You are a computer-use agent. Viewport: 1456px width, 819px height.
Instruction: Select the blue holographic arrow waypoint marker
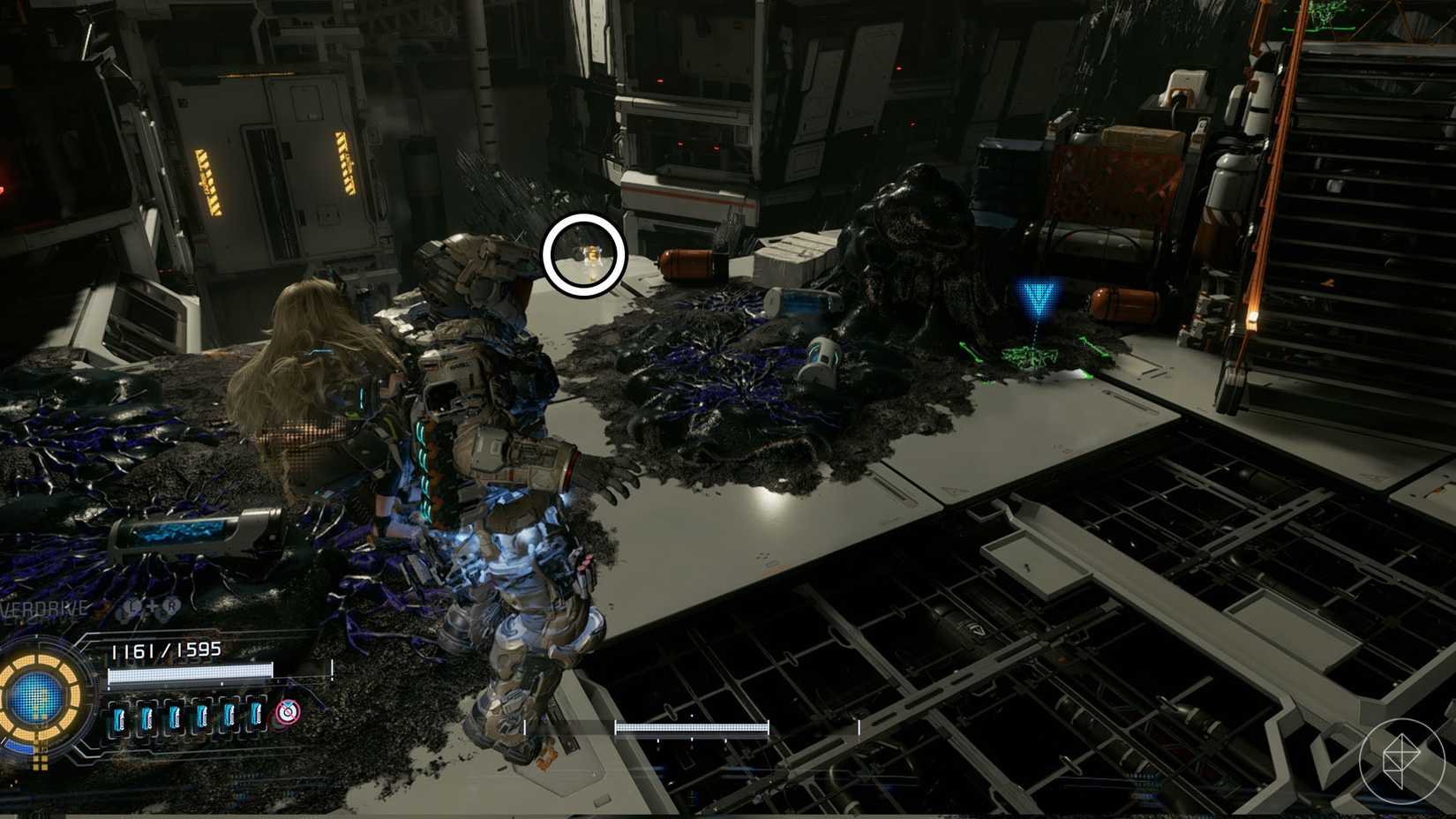pos(1038,295)
